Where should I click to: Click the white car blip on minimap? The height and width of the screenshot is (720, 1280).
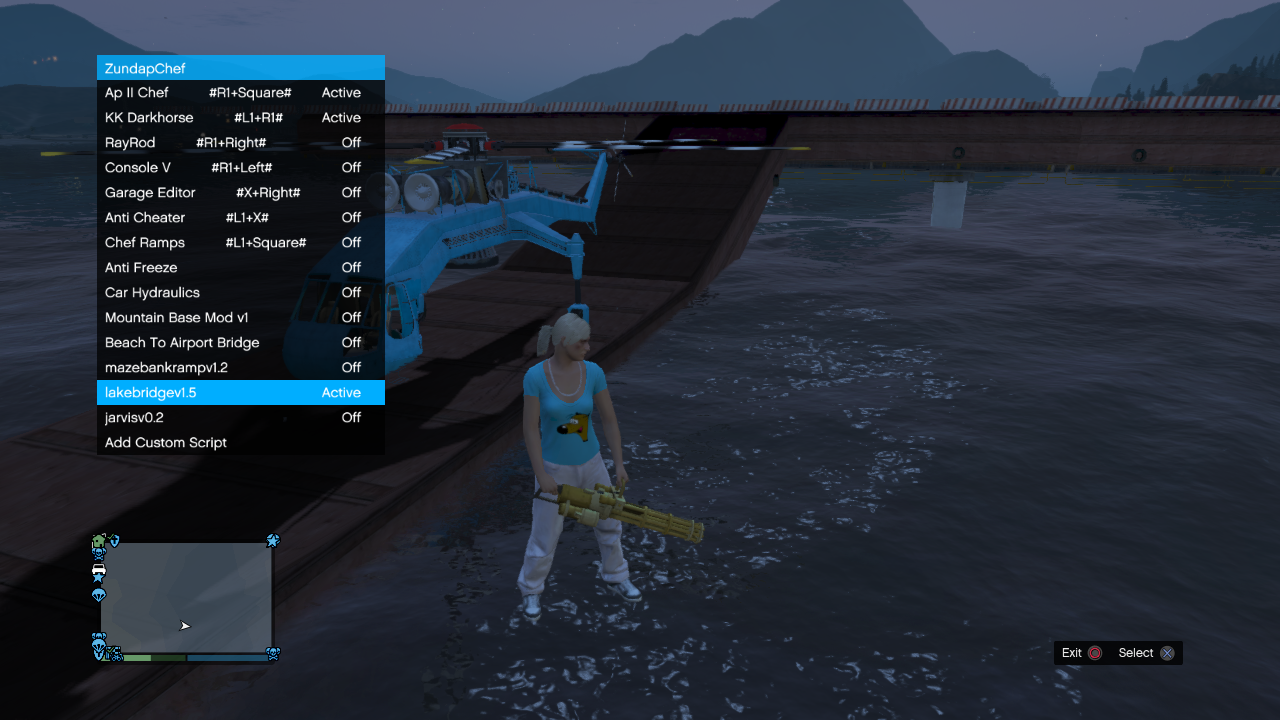click(99, 569)
